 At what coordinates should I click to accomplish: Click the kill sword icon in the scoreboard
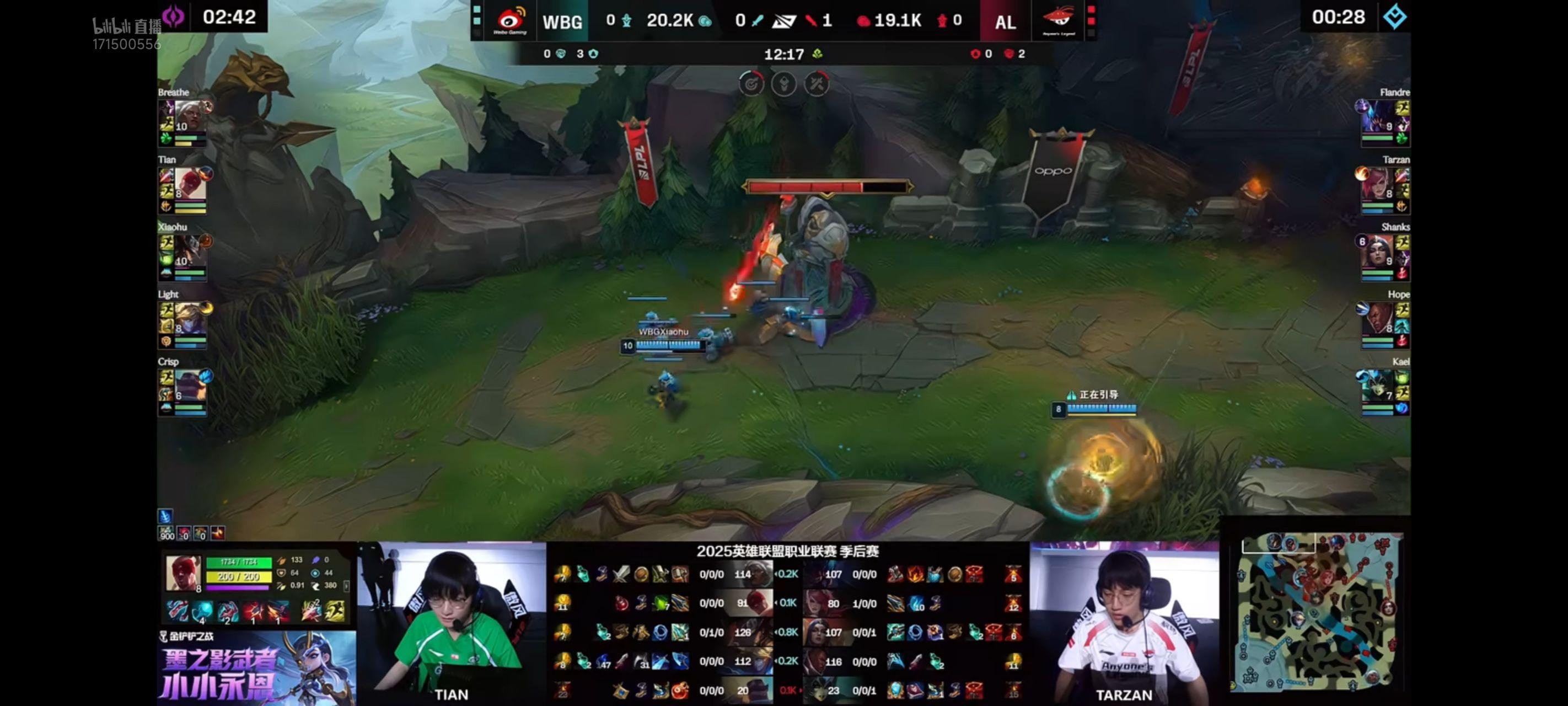tap(756, 21)
